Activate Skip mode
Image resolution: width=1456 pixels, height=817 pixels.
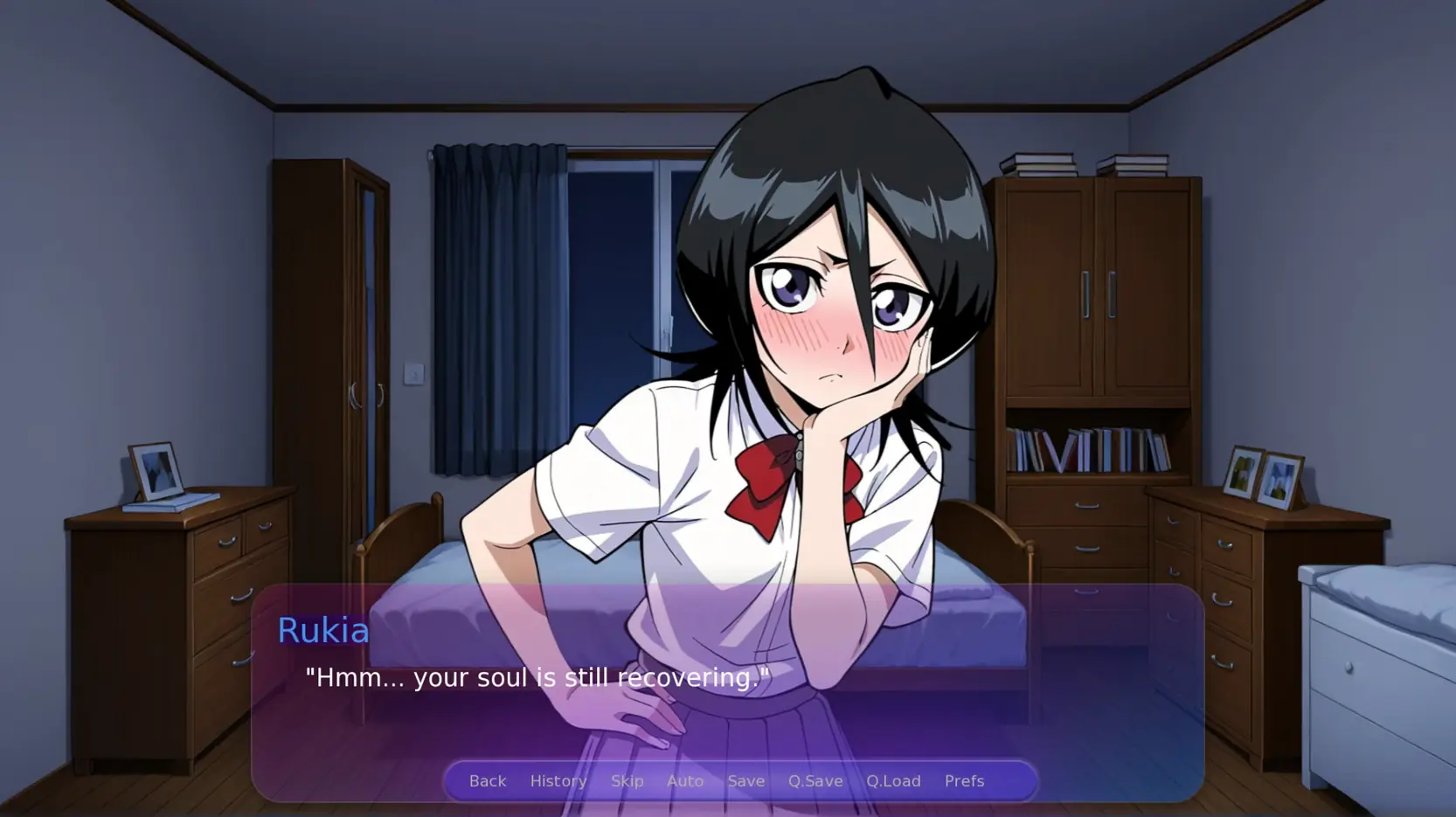627,780
